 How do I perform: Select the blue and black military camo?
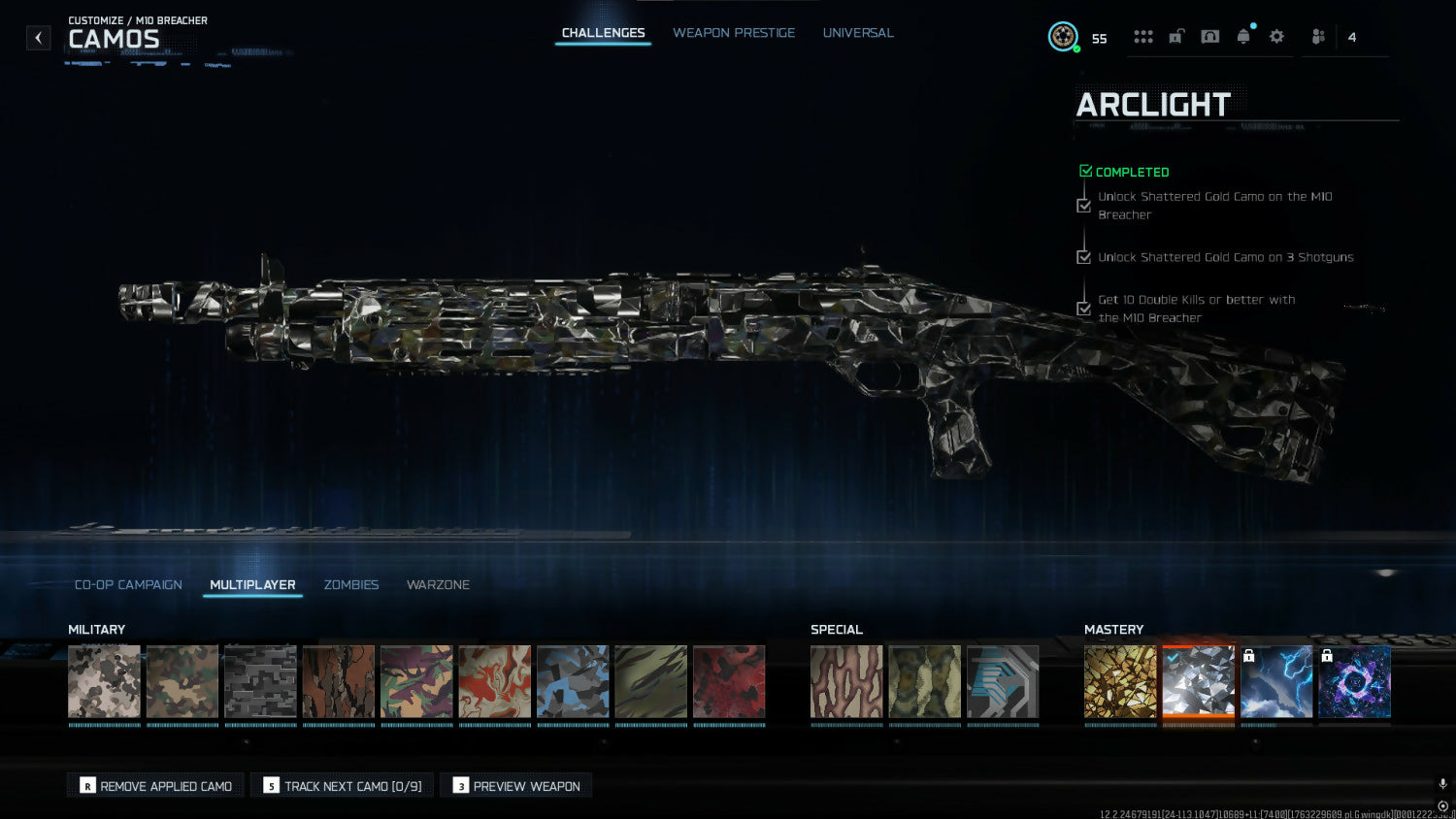[x=573, y=682]
